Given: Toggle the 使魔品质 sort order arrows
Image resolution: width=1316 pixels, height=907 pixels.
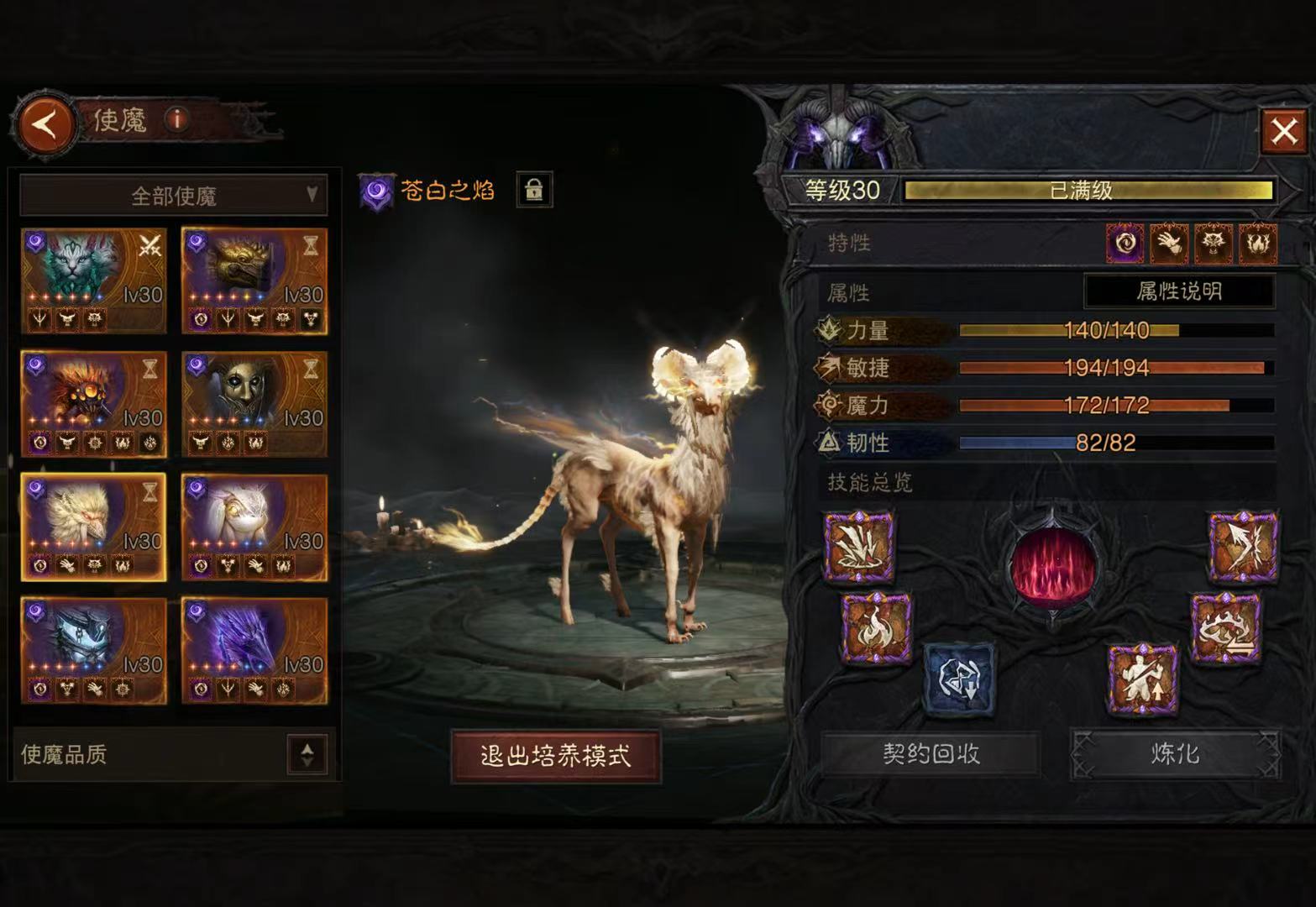Looking at the screenshot, I should coord(307,754).
